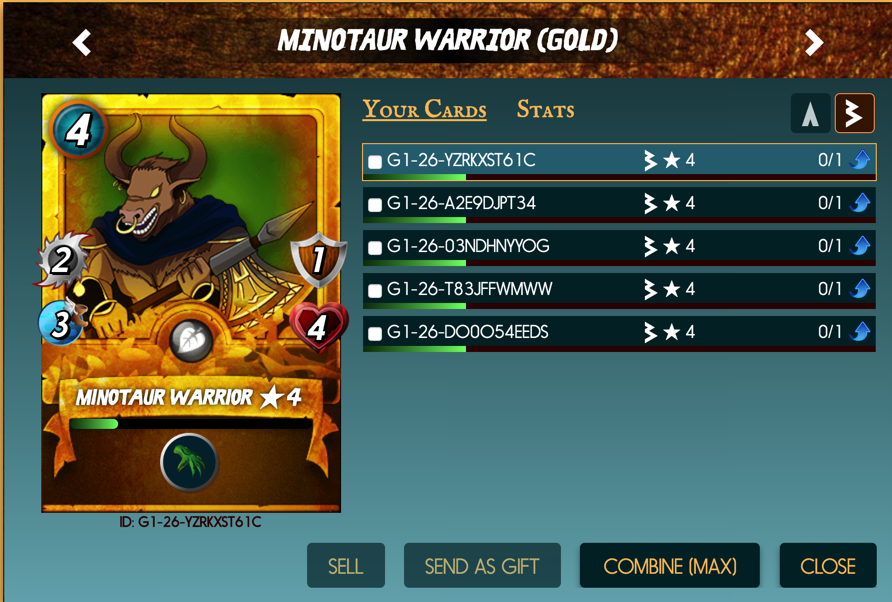This screenshot has height=602, width=892.
Task: Tick the checkbox for card G1-26-A2E9DJPT34
Action: click(375, 205)
